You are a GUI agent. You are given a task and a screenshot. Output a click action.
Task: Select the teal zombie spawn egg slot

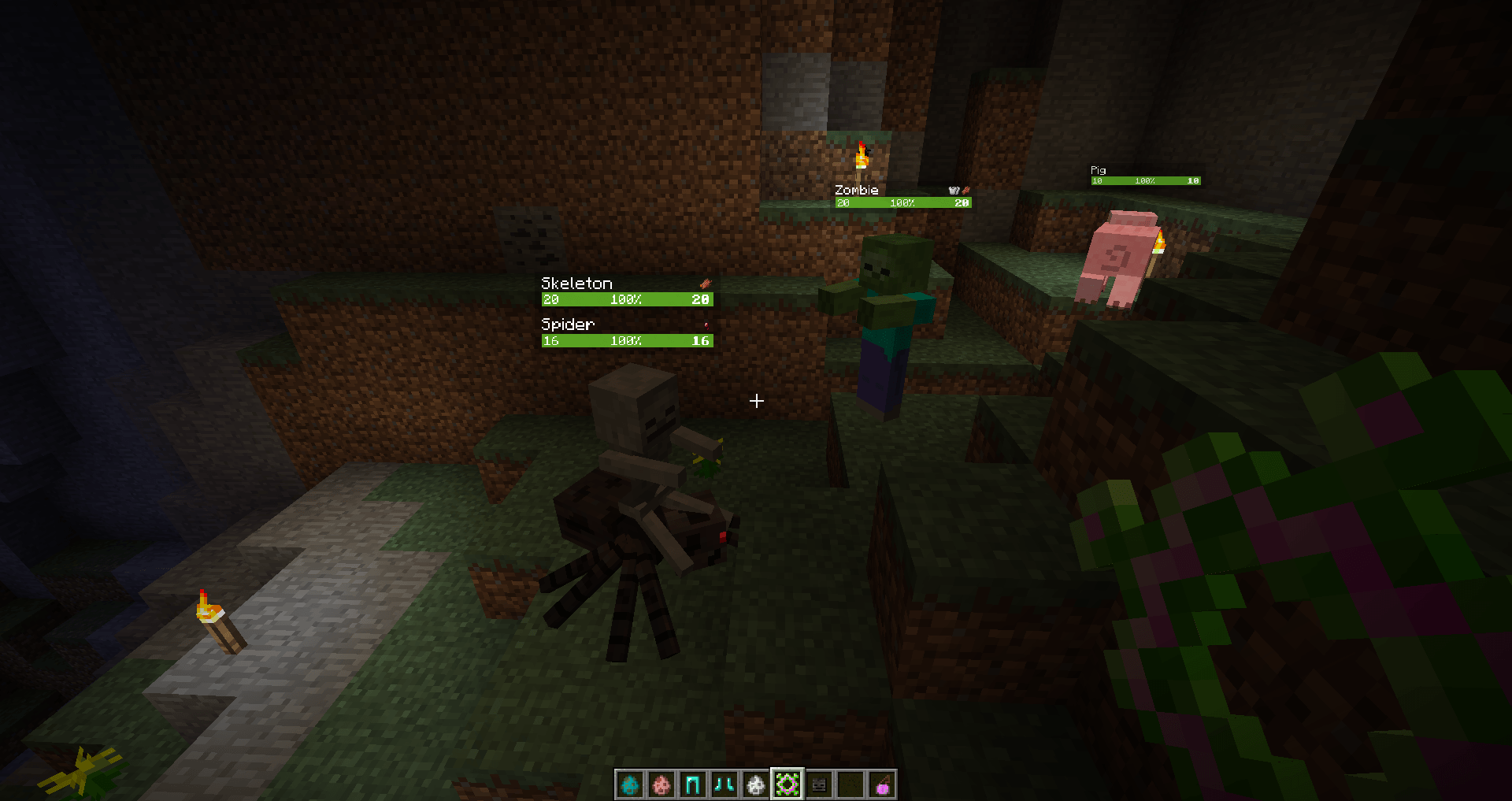click(630, 784)
